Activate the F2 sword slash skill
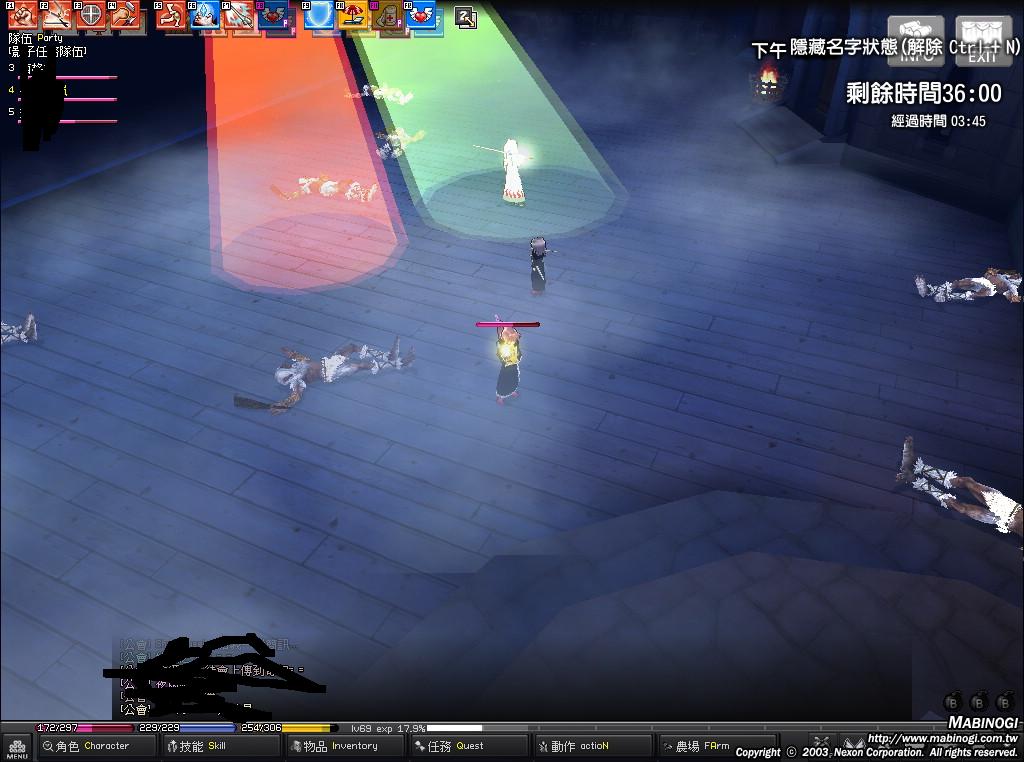The image size is (1024, 762). click(x=56, y=16)
